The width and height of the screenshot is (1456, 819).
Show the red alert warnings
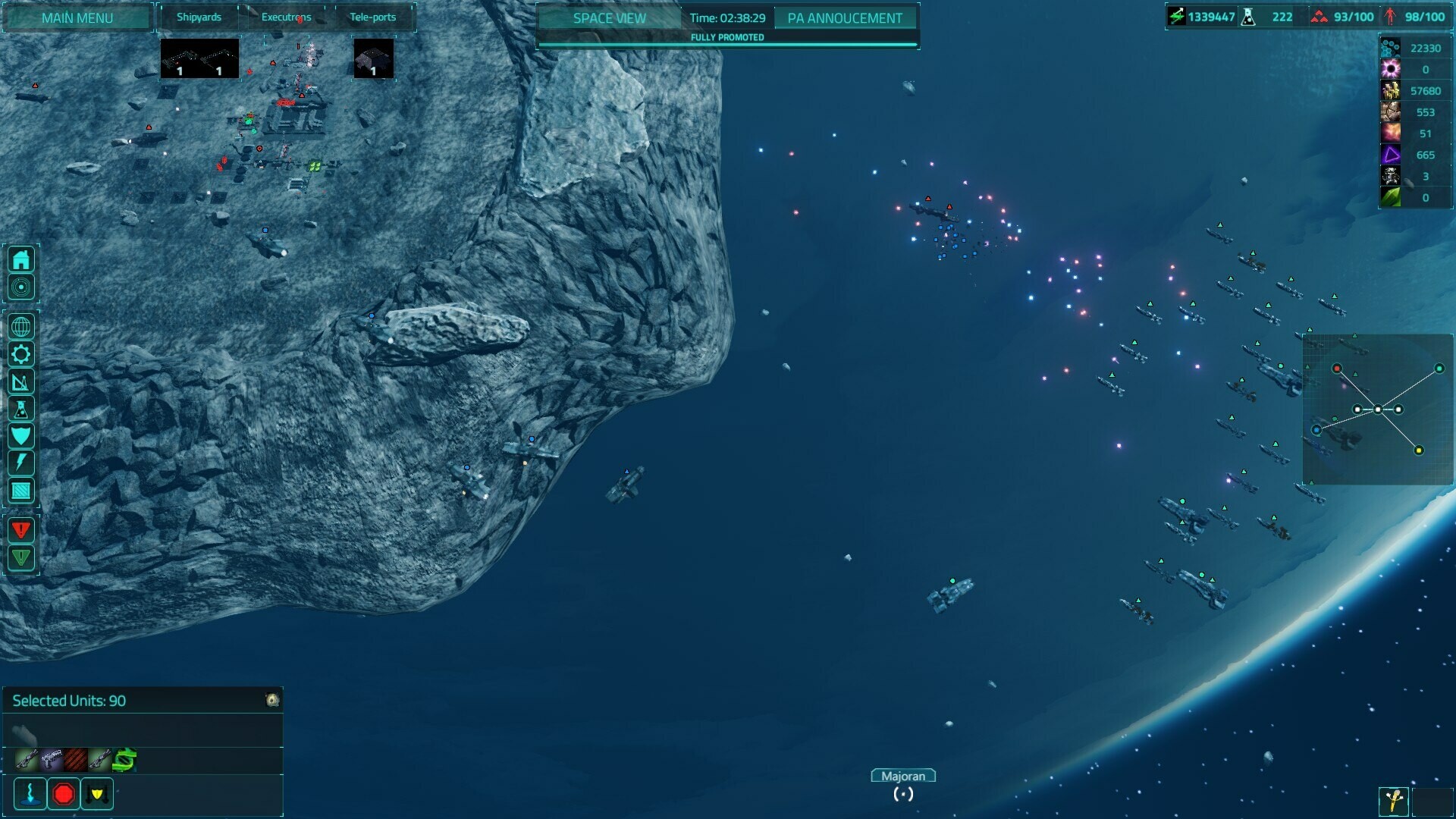click(21, 529)
